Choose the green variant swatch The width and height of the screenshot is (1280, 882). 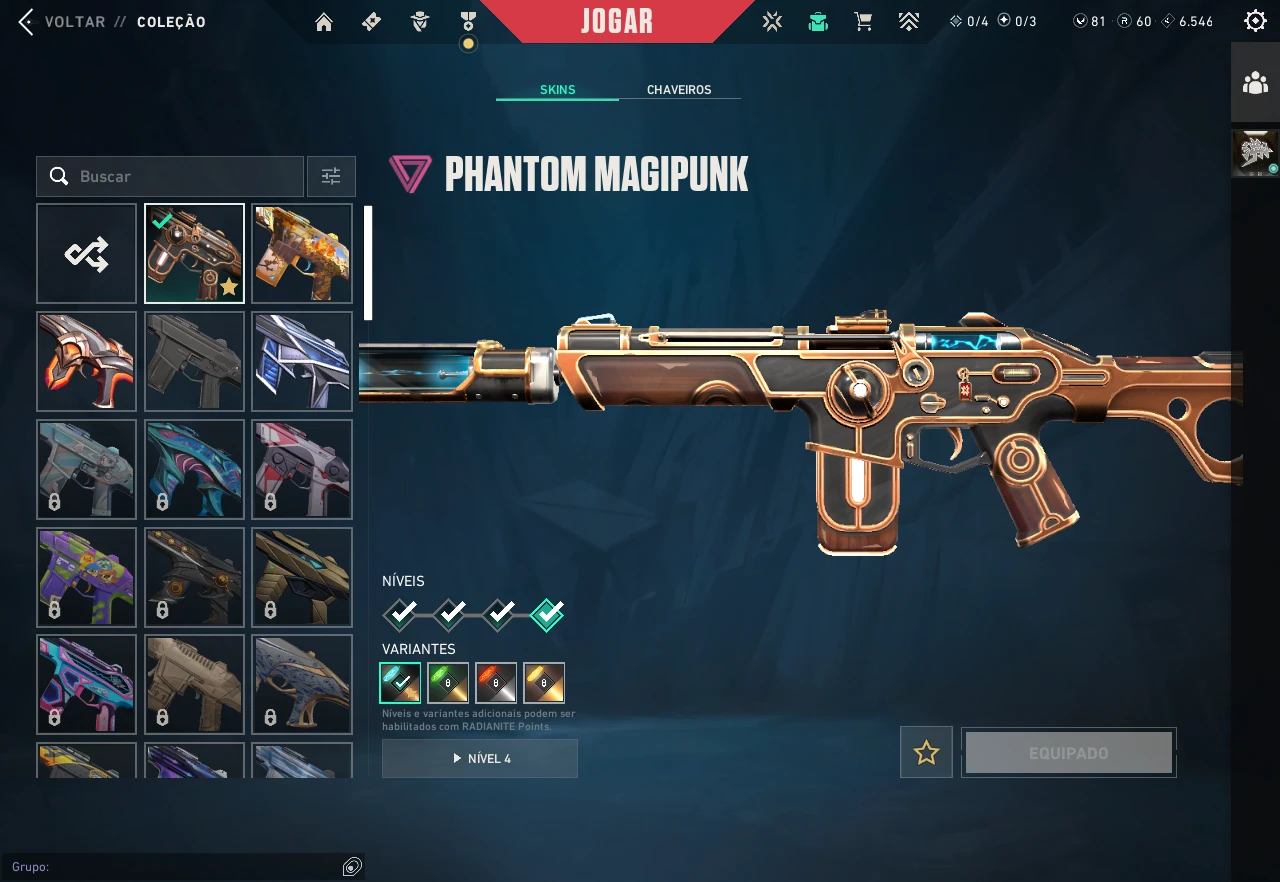[448, 683]
